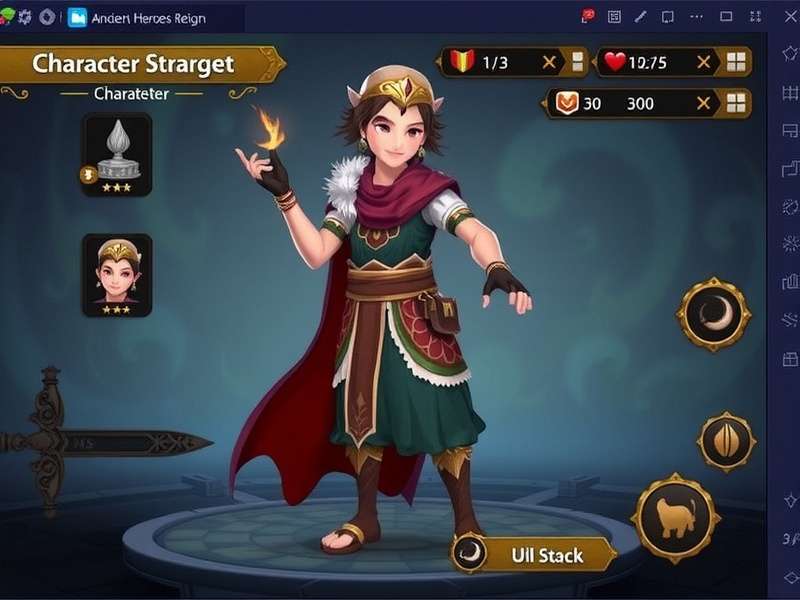The image size is (800, 600).
Task: Choose the crowned hero portrait
Action: (117, 274)
